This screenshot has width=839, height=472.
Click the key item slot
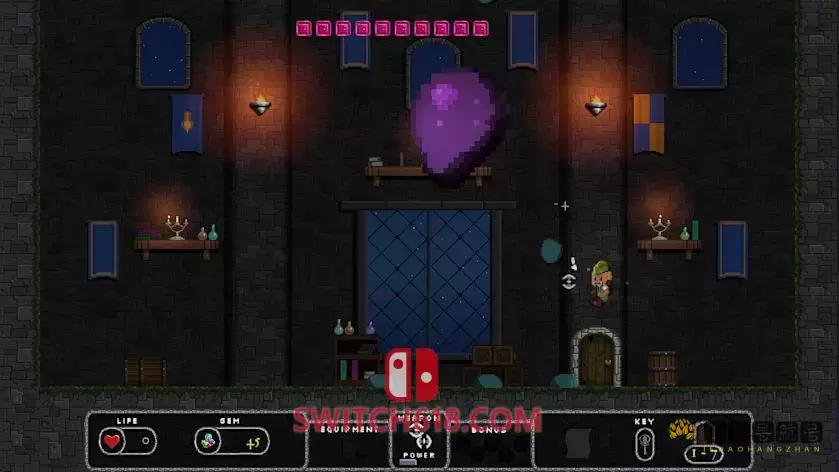[x=645, y=441]
